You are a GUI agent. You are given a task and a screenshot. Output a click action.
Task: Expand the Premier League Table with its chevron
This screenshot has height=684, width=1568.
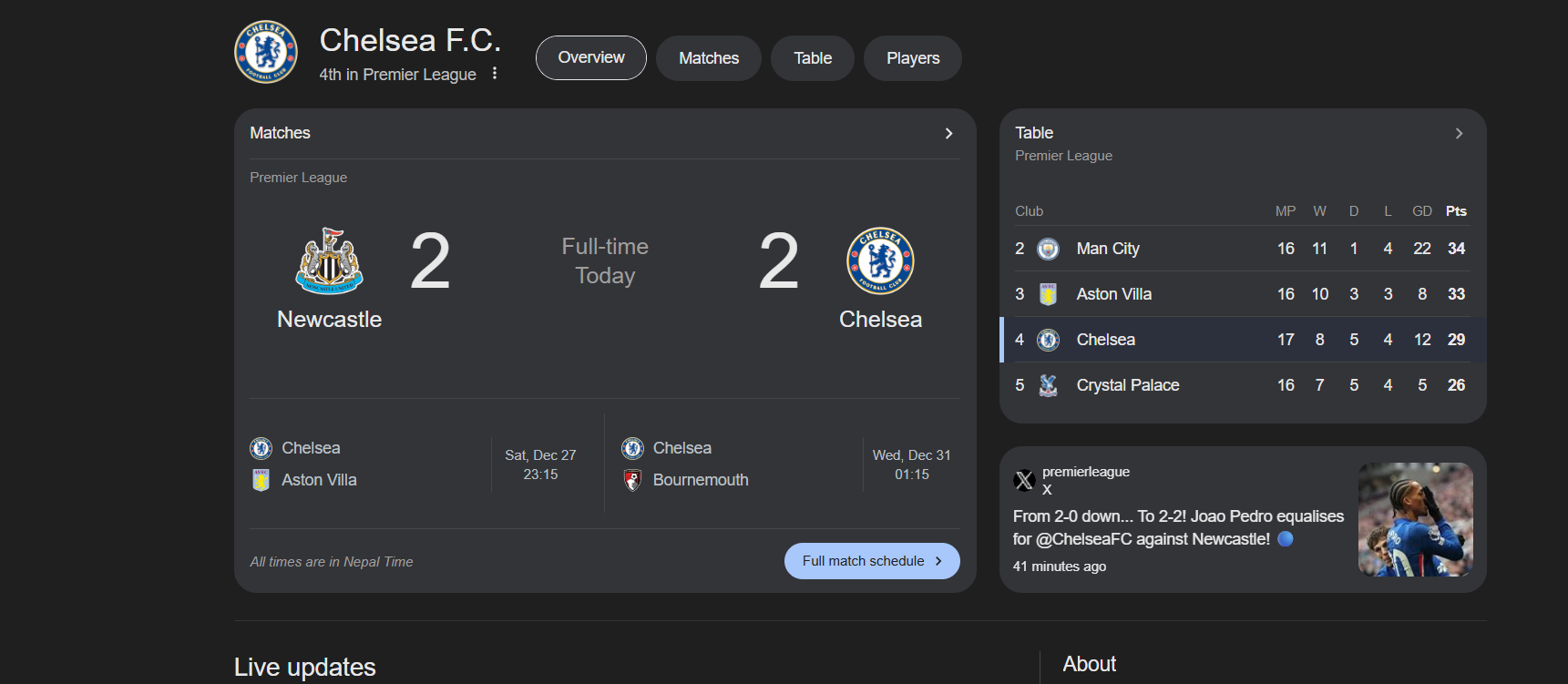coord(1459,133)
